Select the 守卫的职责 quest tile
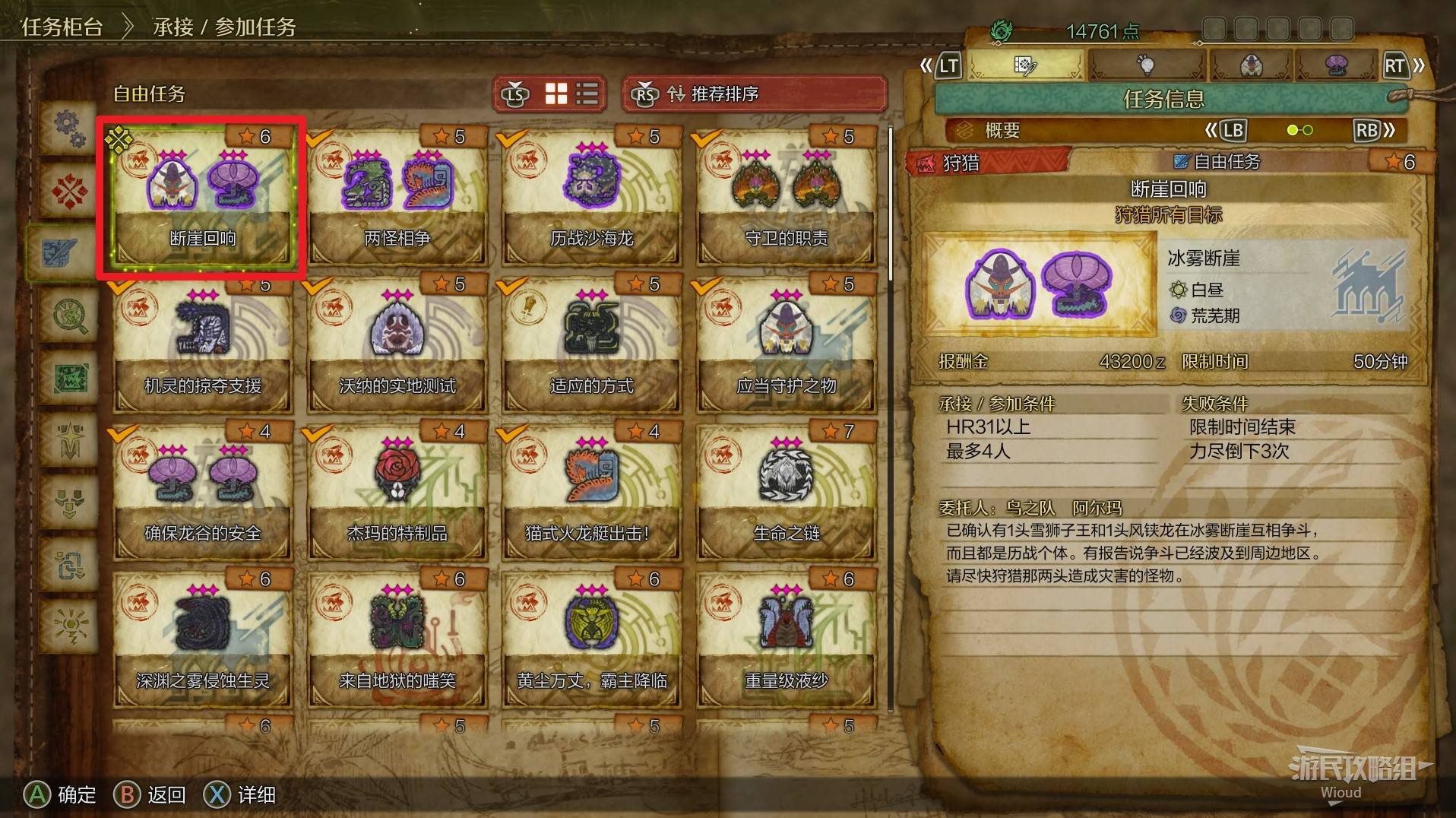1456x818 pixels. [x=786, y=198]
